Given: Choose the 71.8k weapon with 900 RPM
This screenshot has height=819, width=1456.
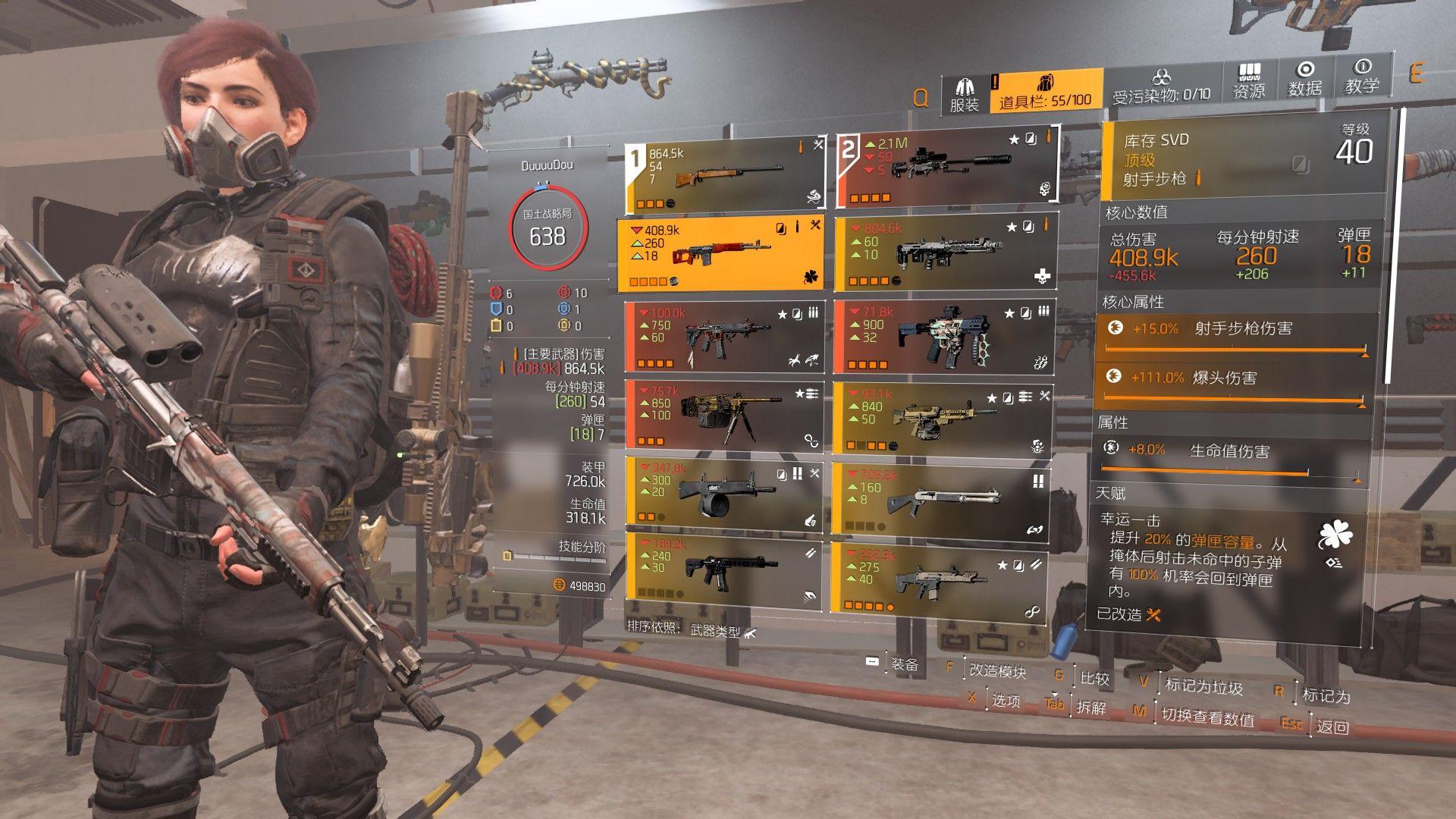Looking at the screenshot, I should [943, 337].
